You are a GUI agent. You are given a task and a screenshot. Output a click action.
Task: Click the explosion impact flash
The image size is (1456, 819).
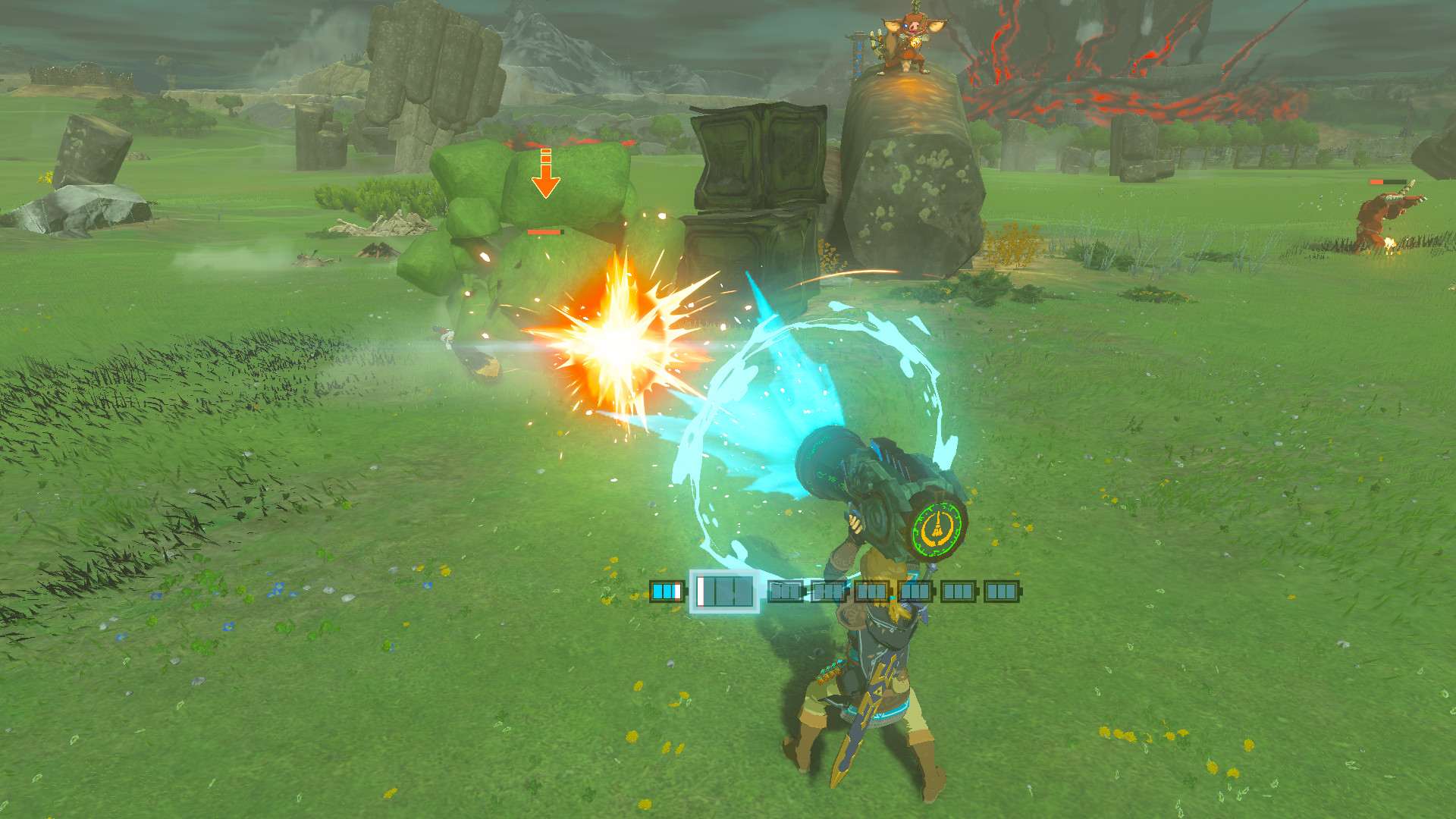pyautogui.click(x=614, y=345)
